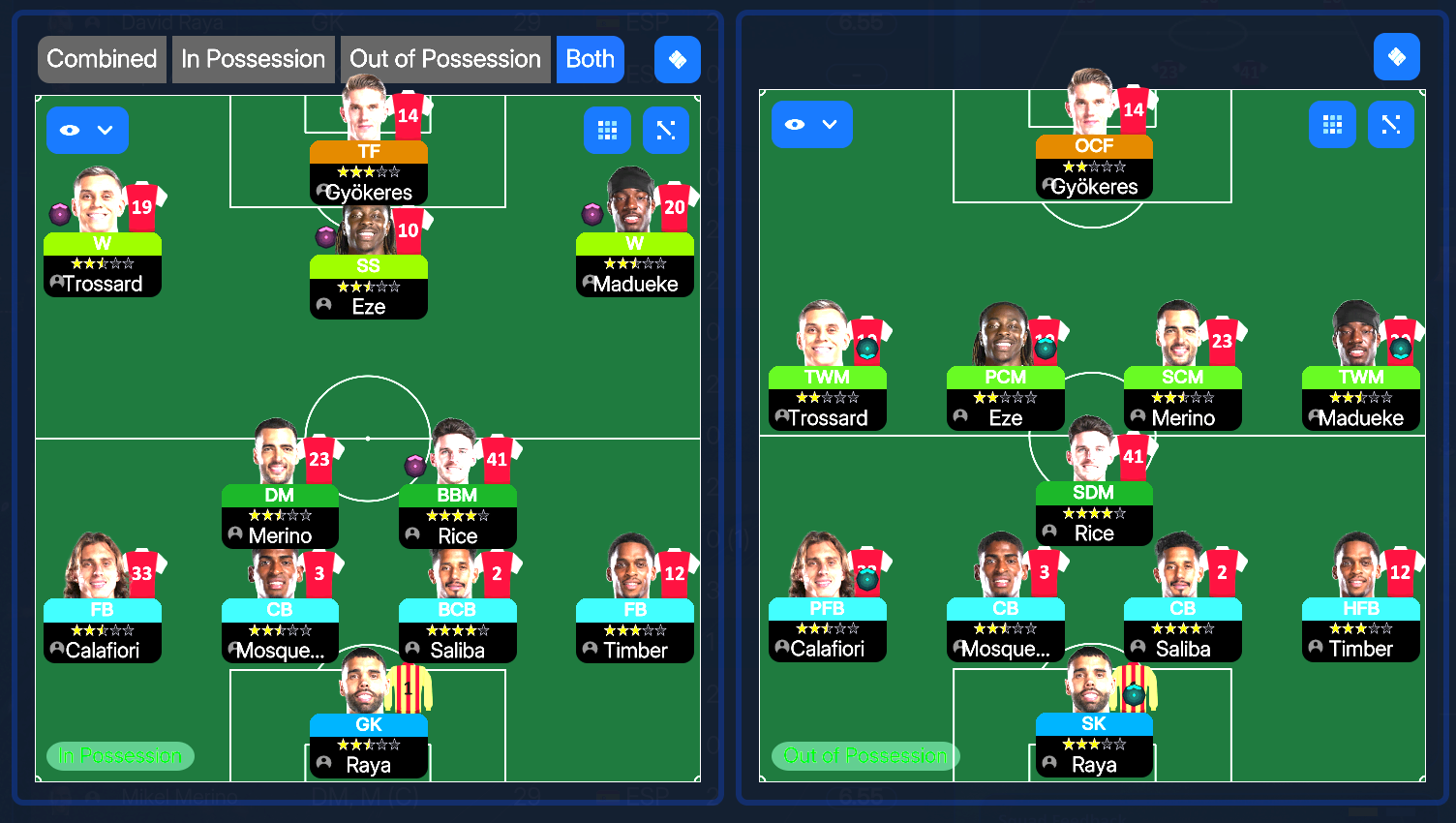Click Rice's star rating bar

[x=457, y=515]
